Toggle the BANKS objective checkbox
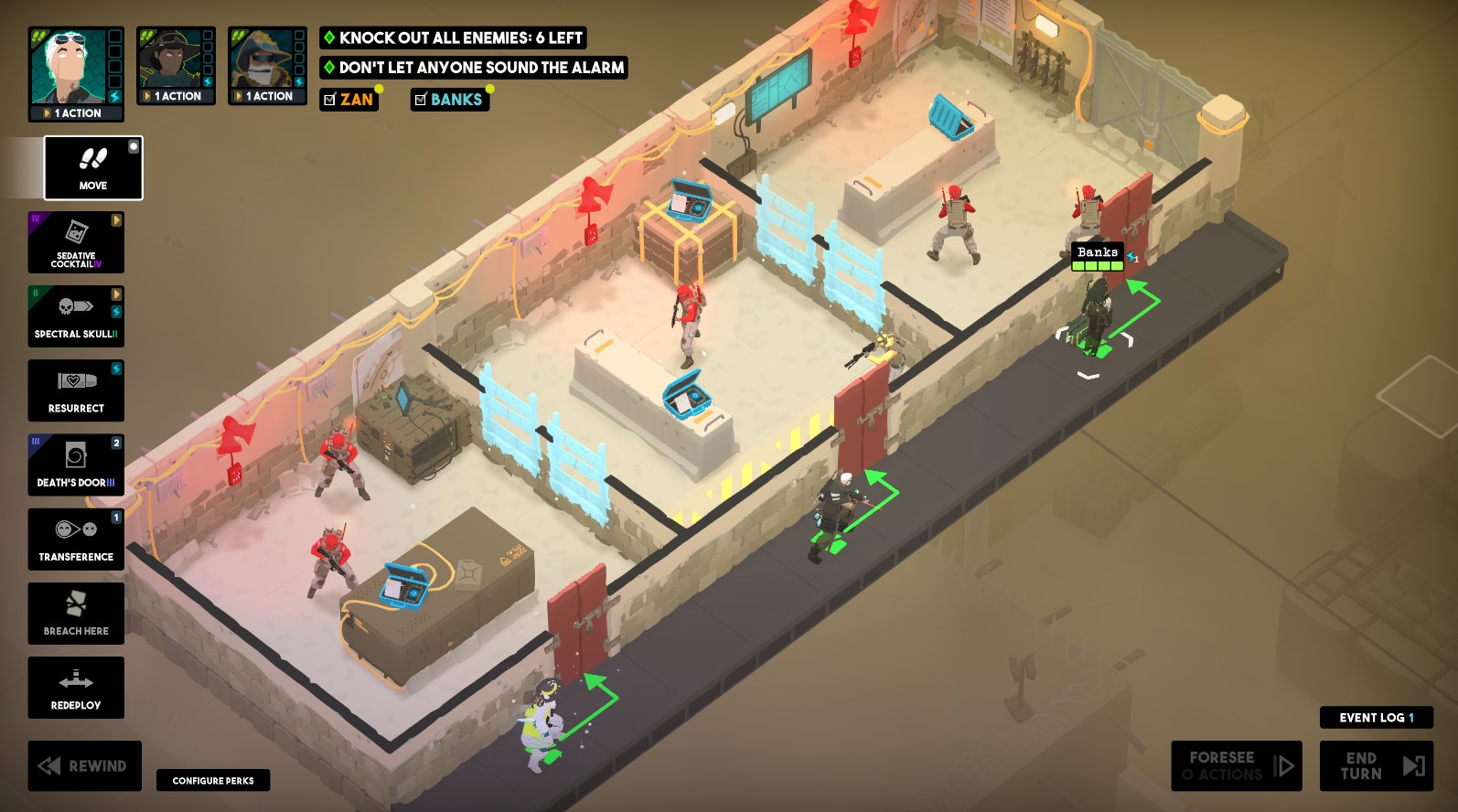Viewport: 1458px width, 812px height. pyautogui.click(x=421, y=100)
